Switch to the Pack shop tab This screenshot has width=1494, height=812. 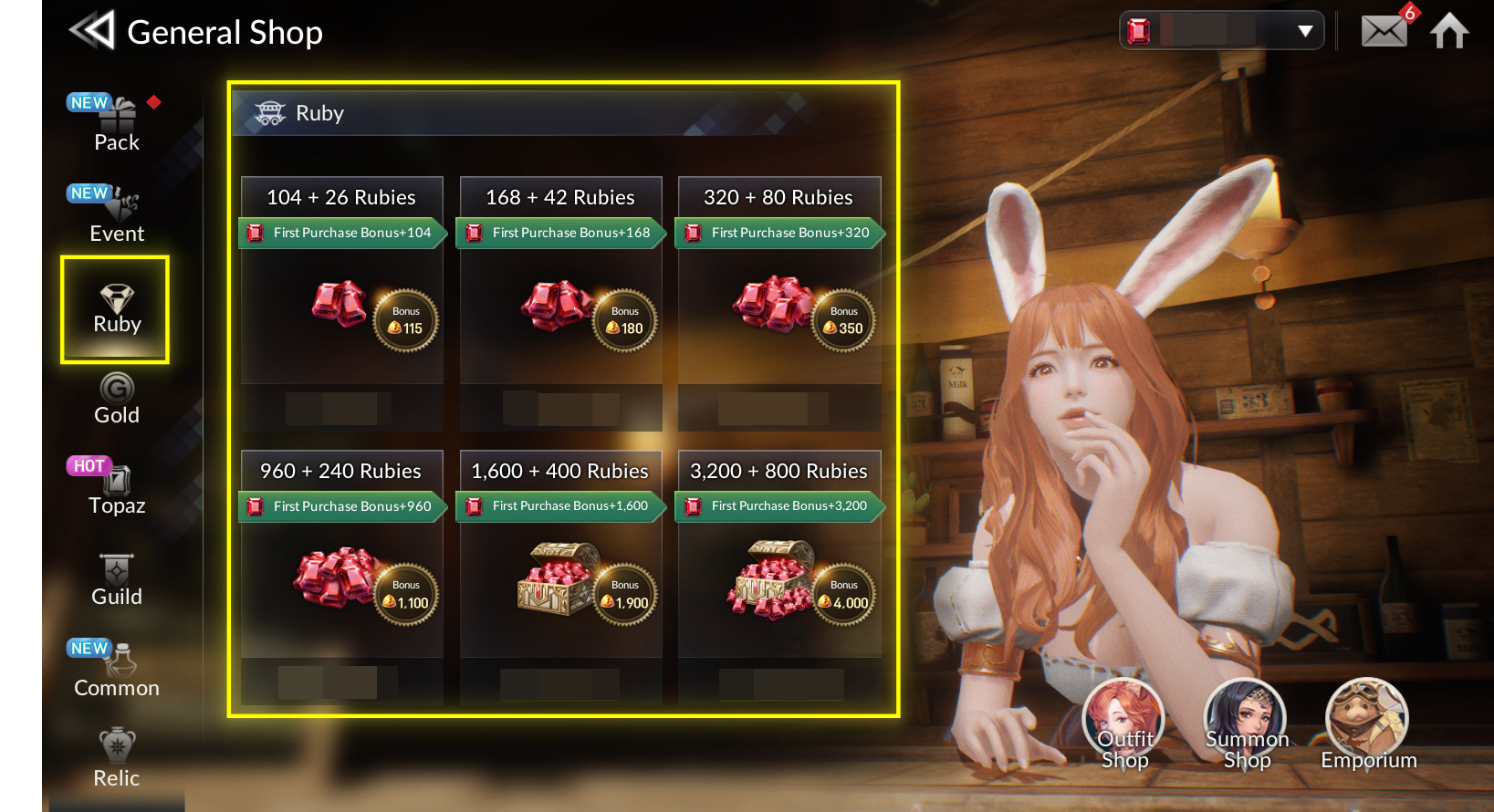[x=117, y=126]
